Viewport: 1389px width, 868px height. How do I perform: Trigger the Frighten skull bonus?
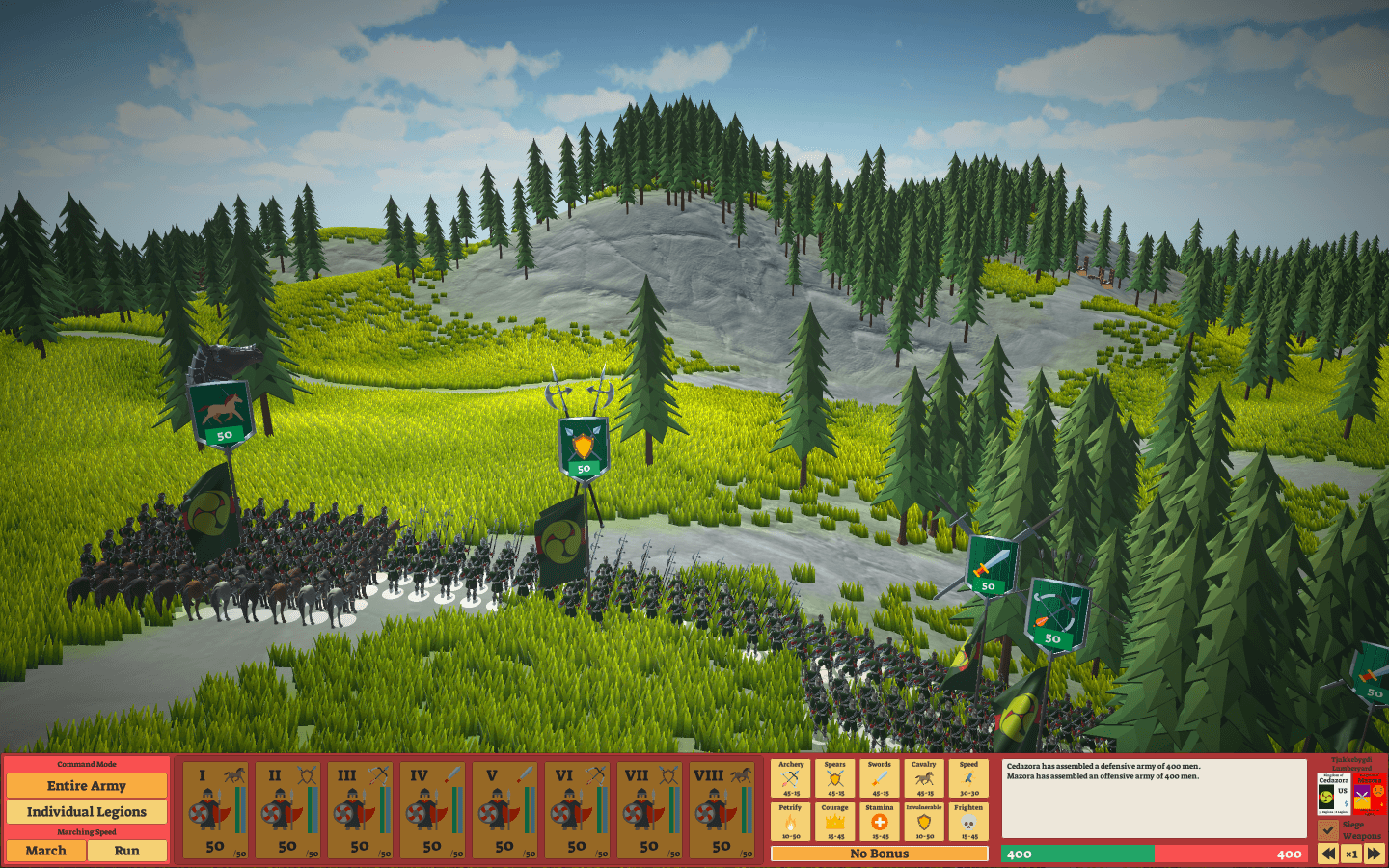(x=968, y=822)
